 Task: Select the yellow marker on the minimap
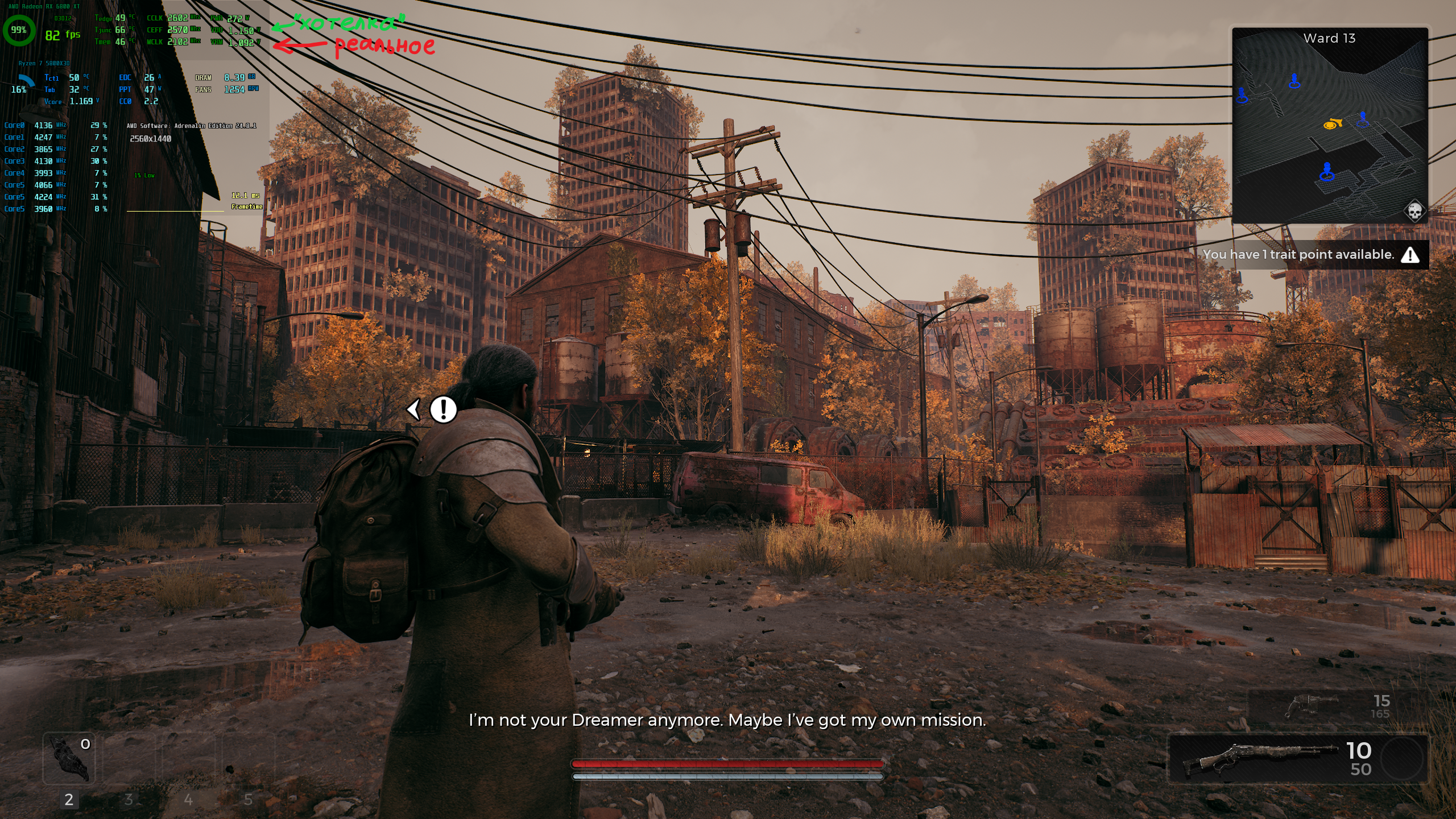tap(1332, 124)
